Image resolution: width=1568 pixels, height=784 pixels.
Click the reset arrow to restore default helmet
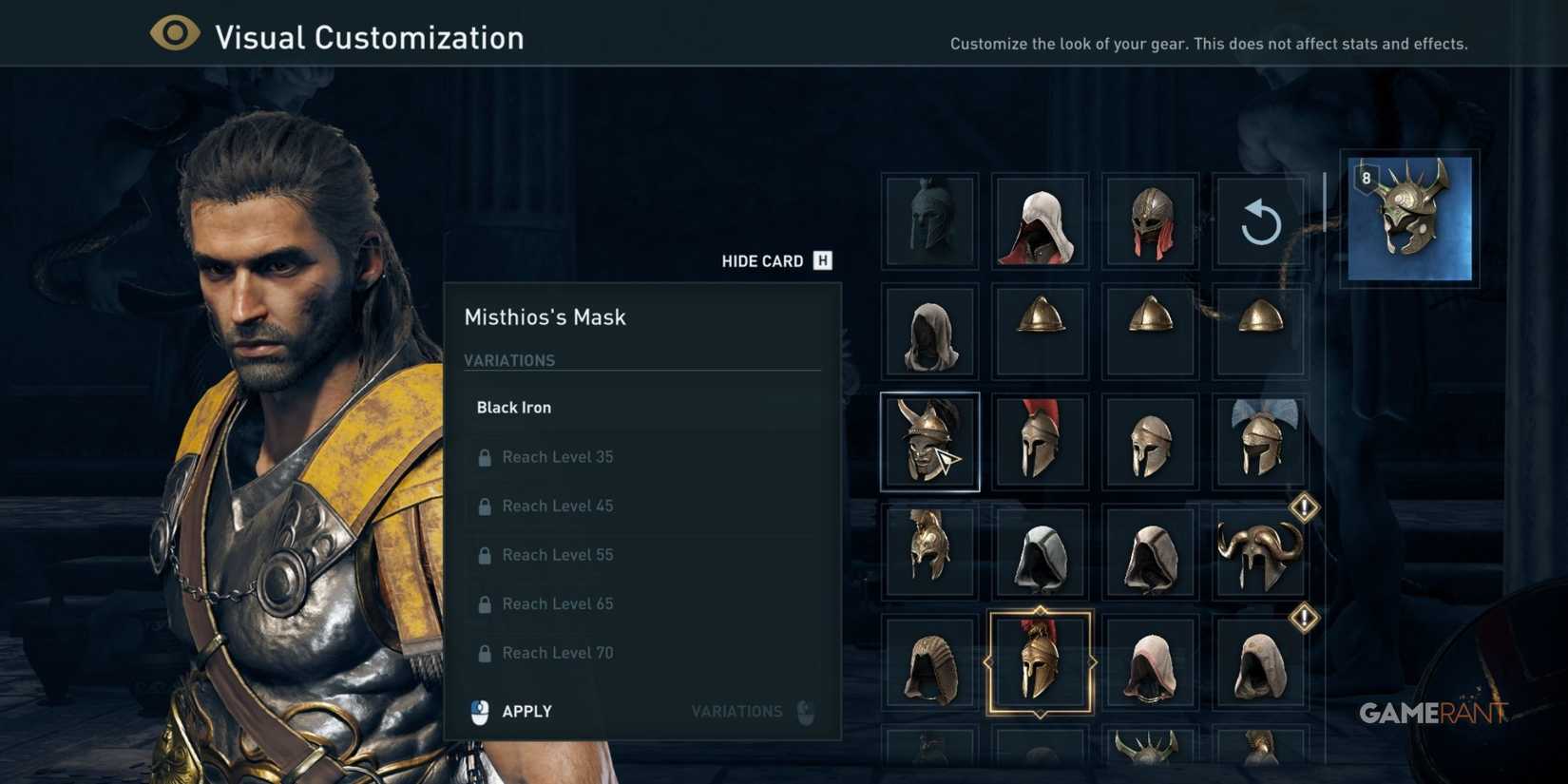pyautogui.click(x=1260, y=220)
